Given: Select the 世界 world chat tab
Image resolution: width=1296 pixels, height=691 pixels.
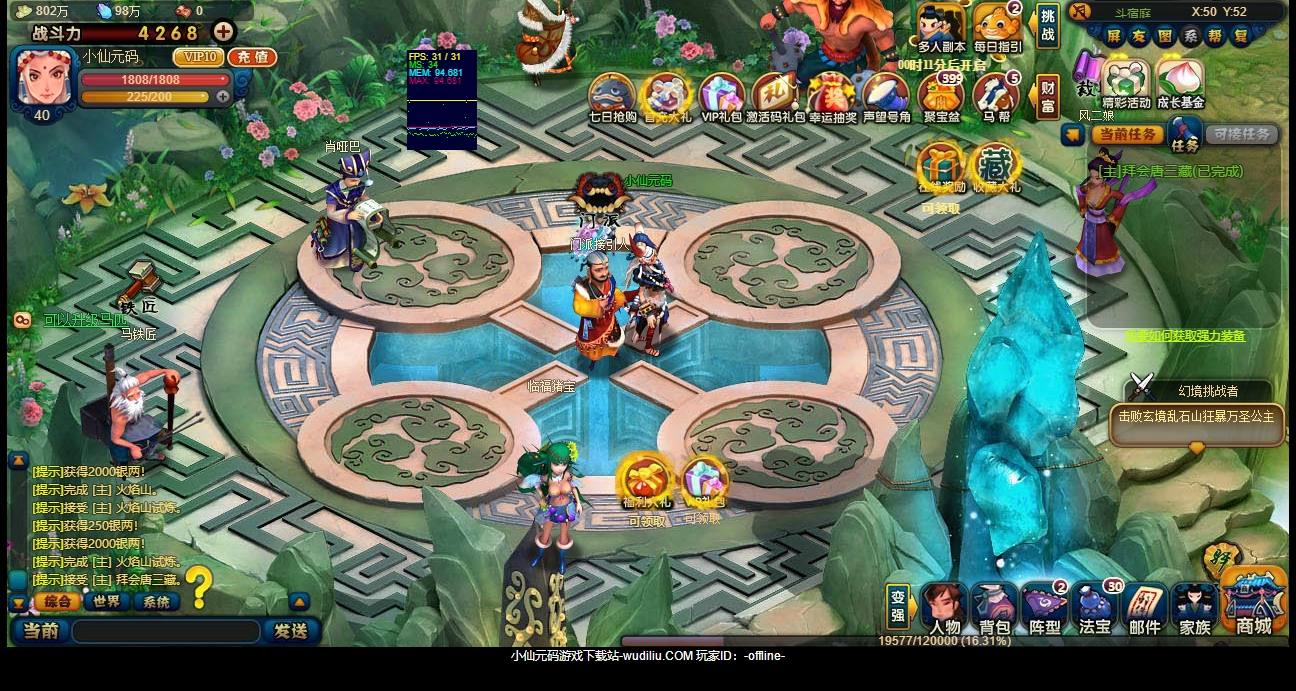Looking at the screenshot, I should pos(106,601).
